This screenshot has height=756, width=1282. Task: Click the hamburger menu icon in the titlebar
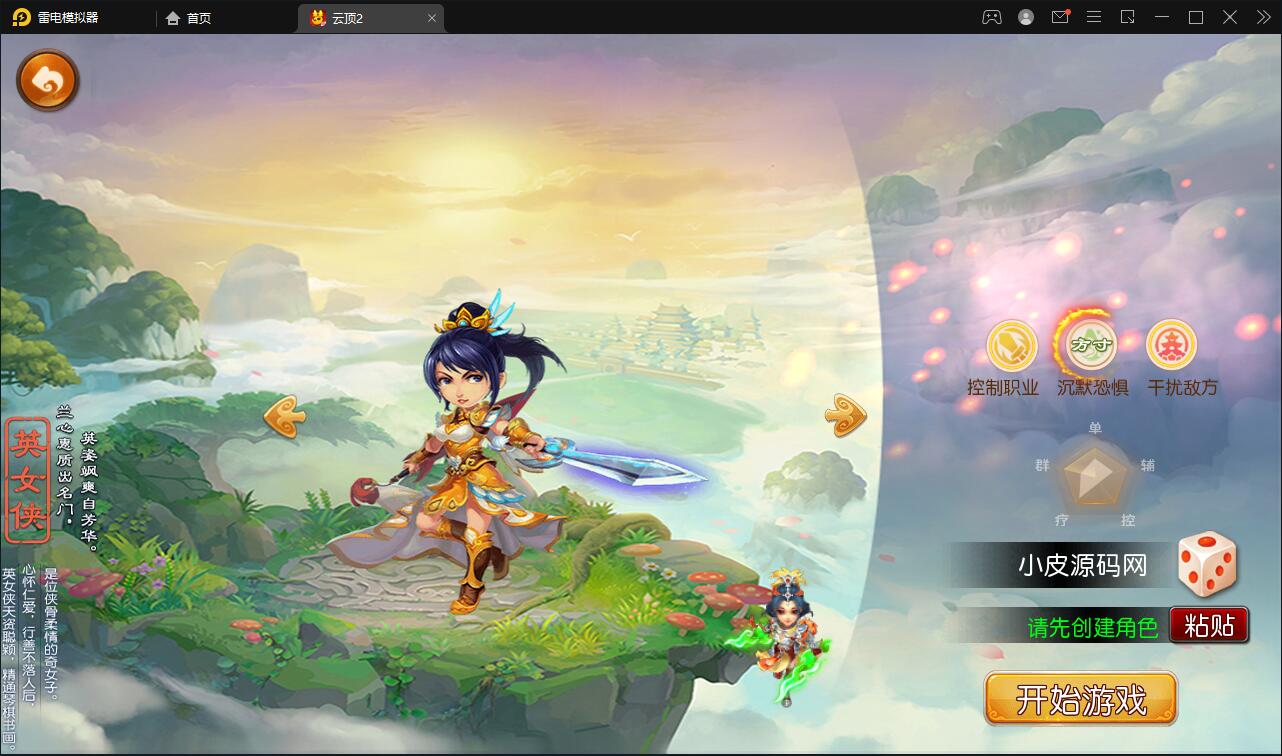point(1094,17)
